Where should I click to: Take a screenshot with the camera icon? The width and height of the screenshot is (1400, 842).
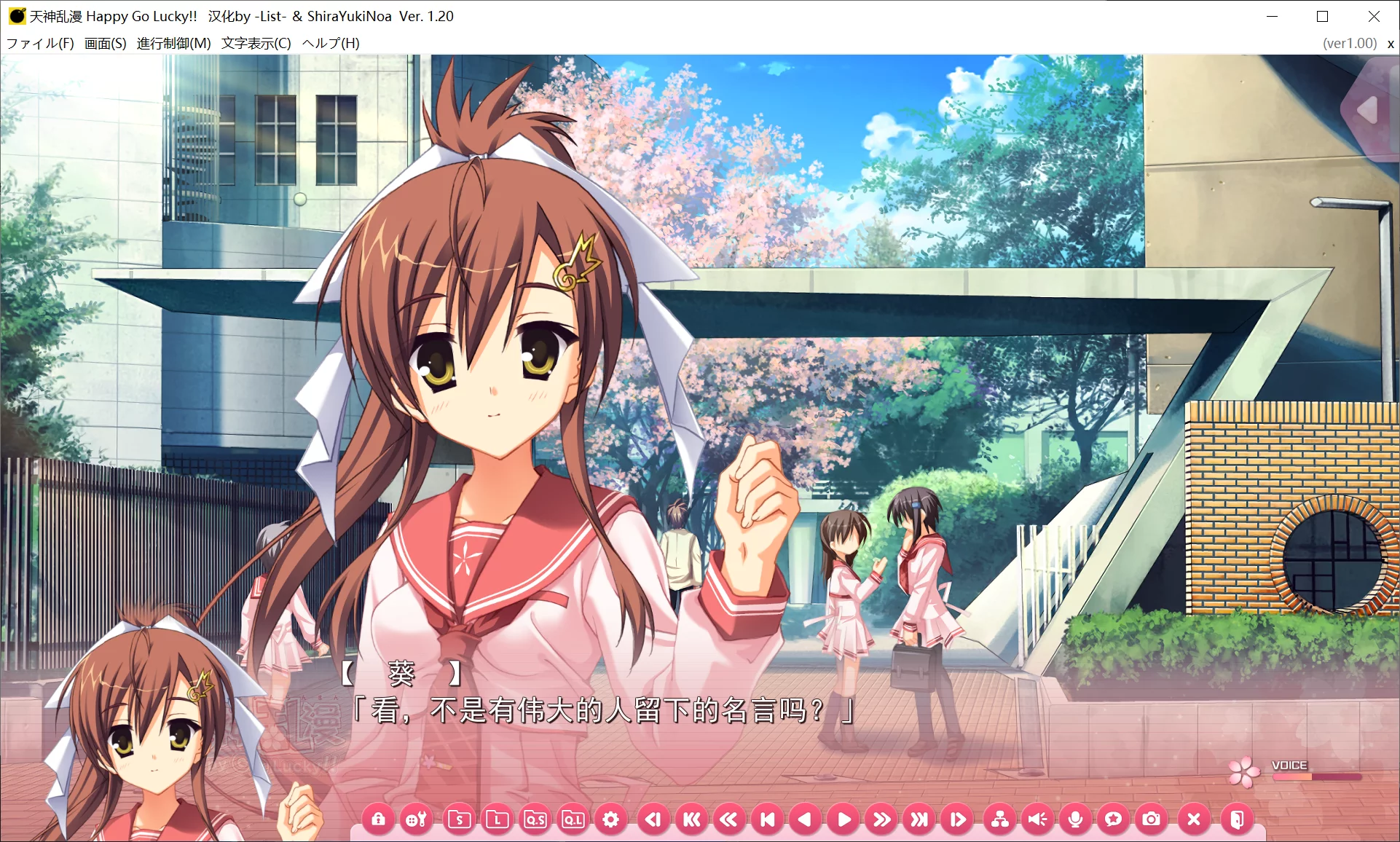click(x=1153, y=819)
